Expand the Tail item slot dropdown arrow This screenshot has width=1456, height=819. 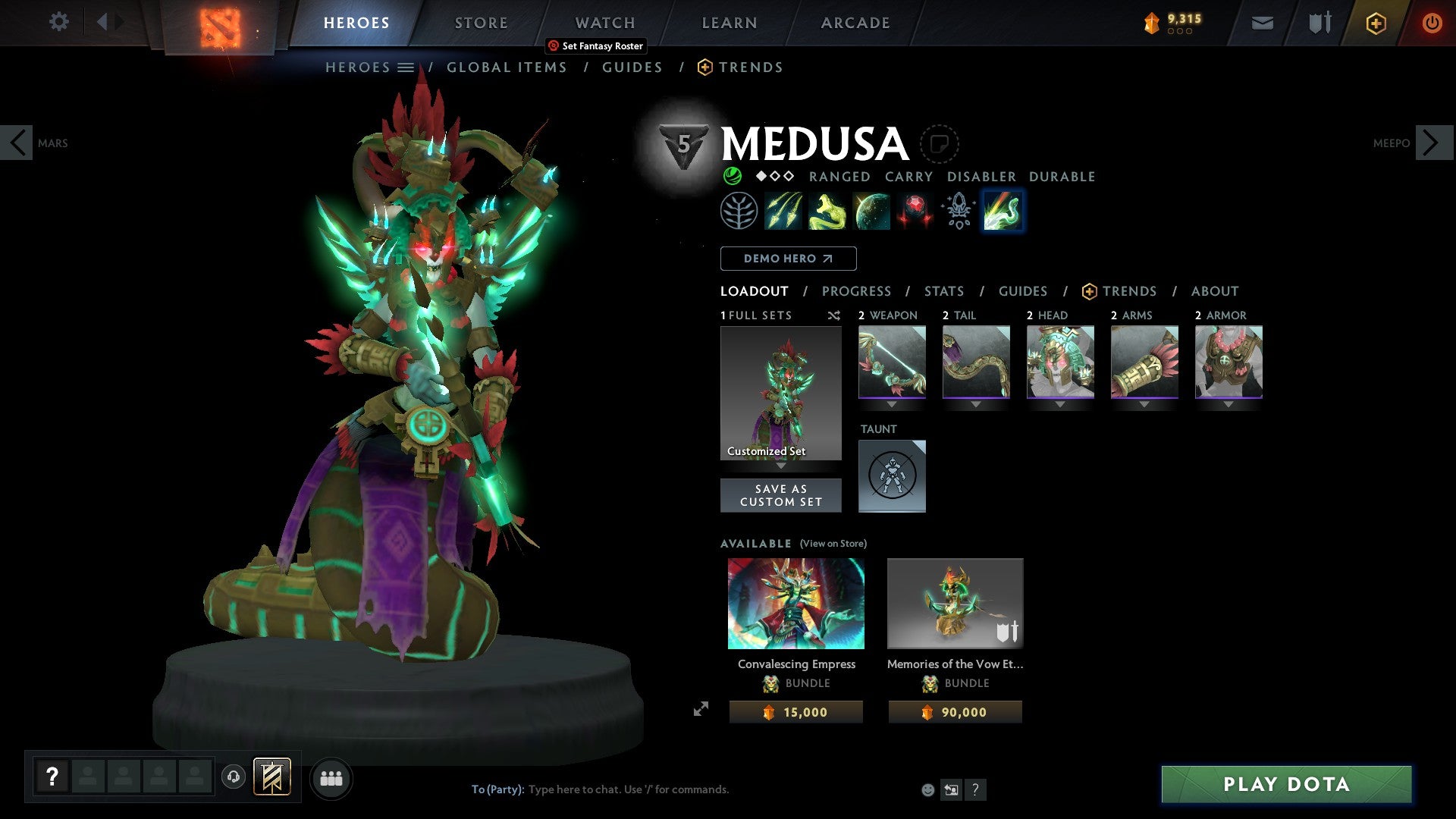[976, 404]
